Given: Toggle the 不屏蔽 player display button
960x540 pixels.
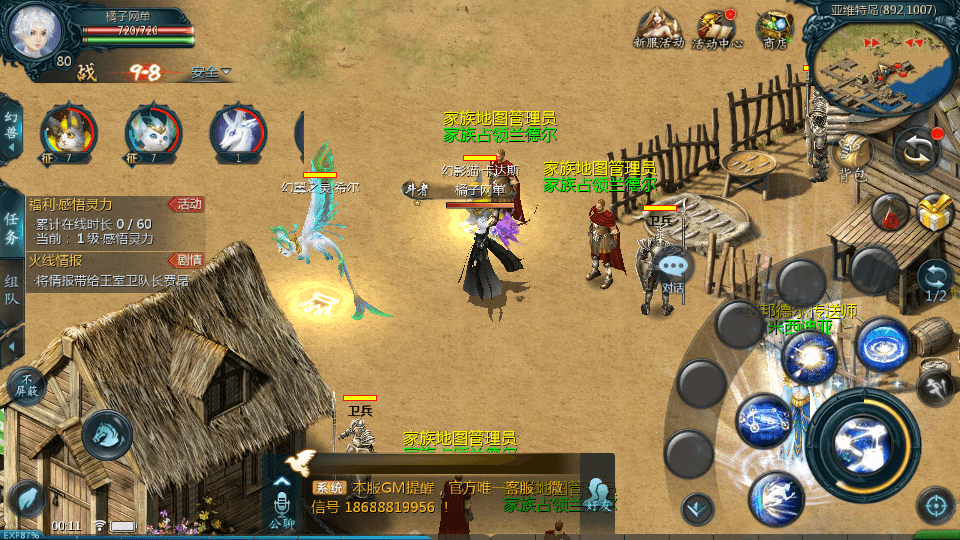Looking at the screenshot, I should pyautogui.click(x=26, y=385).
